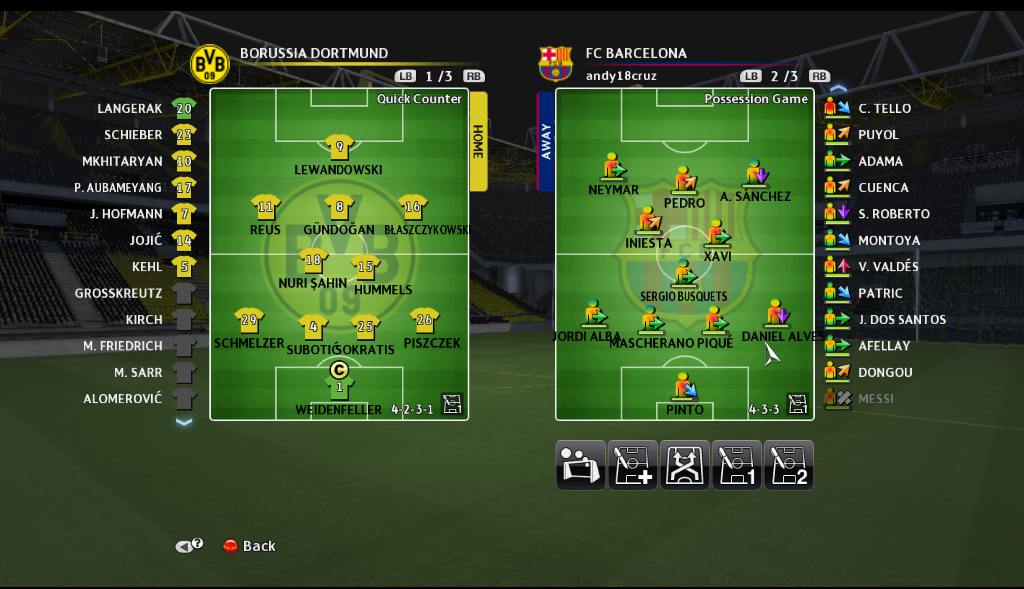The image size is (1024, 589).
Task: Select substitute C. Tello from bench
Action: [x=884, y=108]
